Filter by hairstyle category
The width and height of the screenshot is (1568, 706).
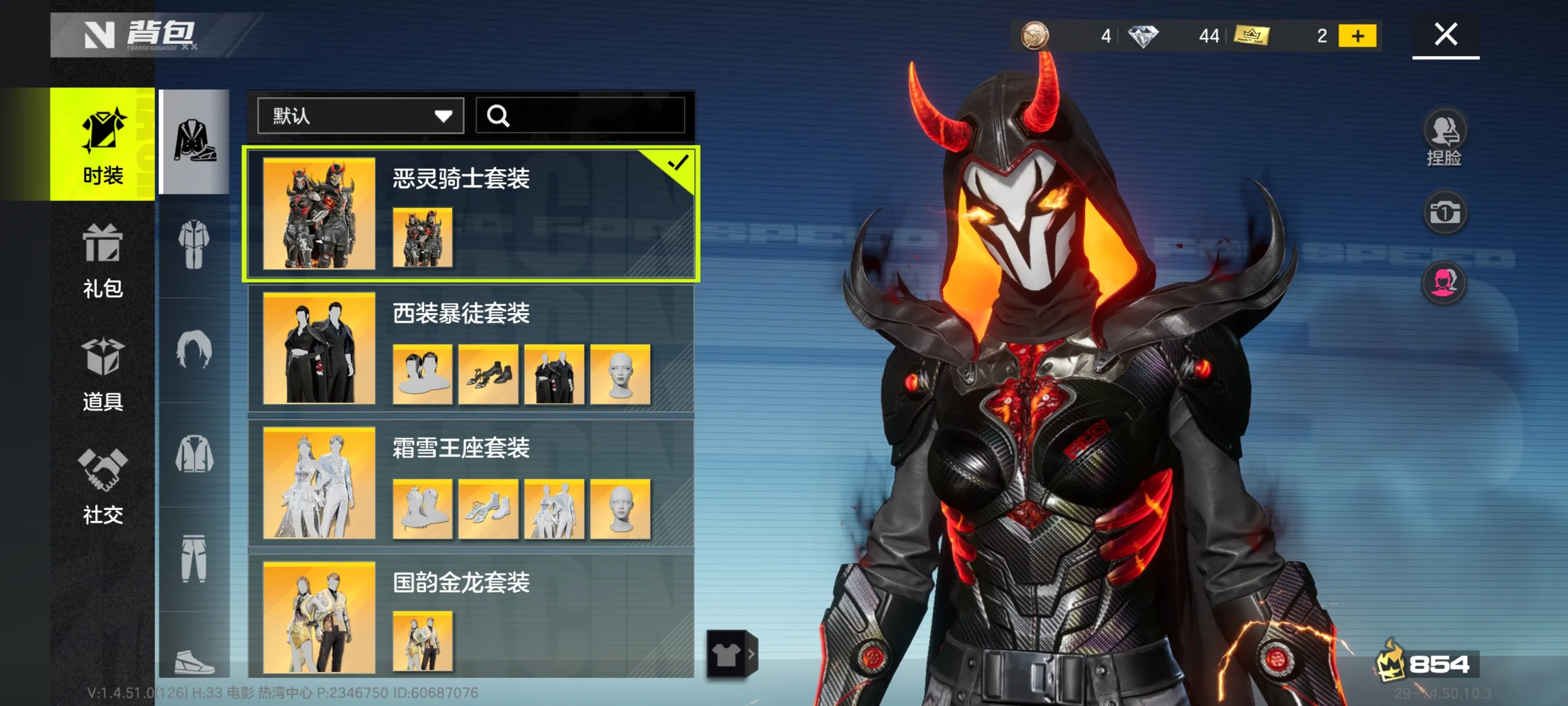[194, 349]
